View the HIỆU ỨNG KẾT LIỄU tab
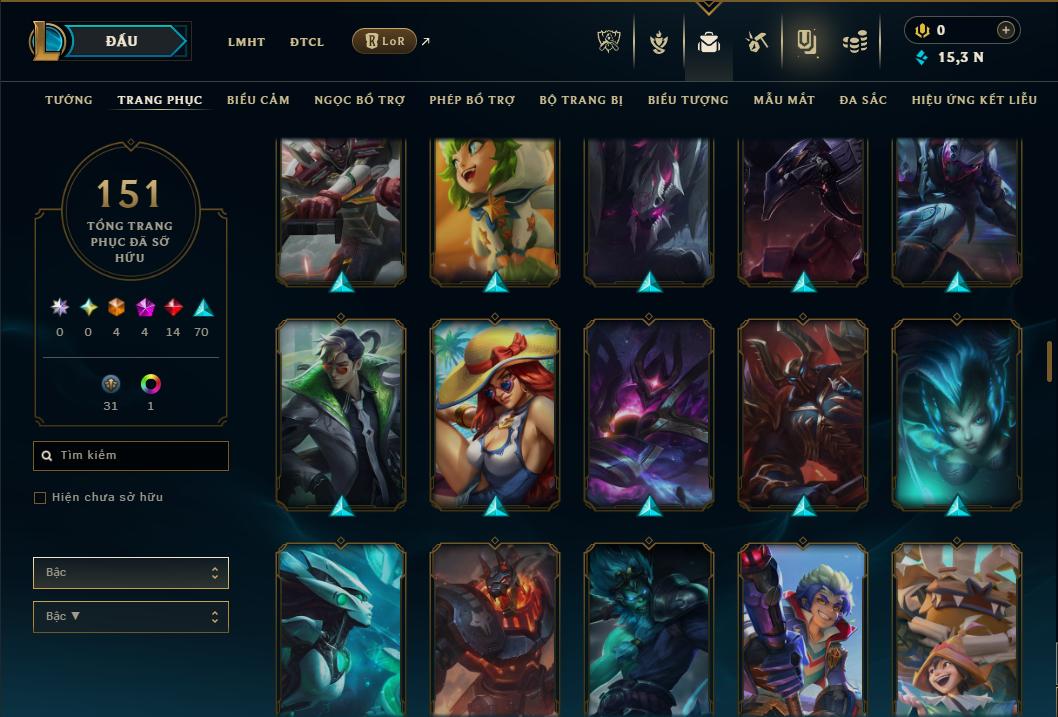Screen dimensions: 1058x717 tap(974, 100)
